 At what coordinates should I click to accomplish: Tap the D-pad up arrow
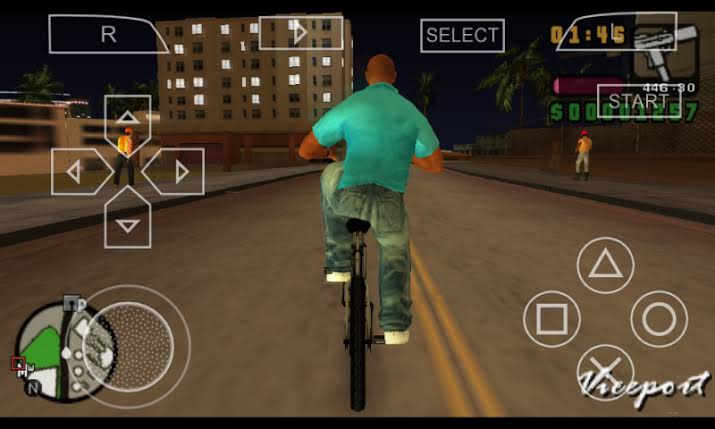click(127, 118)
